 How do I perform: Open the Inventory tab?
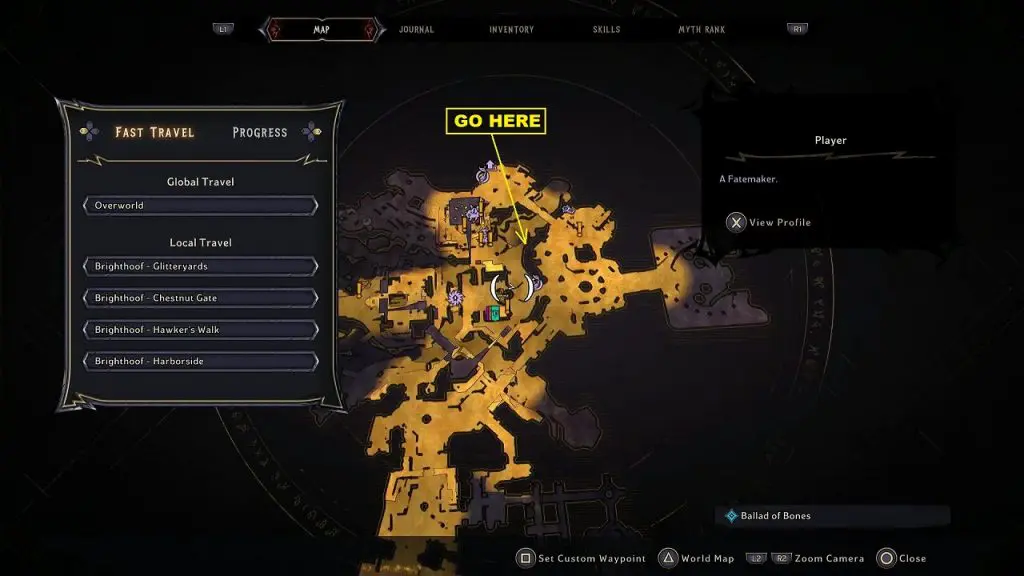point(511,30)
